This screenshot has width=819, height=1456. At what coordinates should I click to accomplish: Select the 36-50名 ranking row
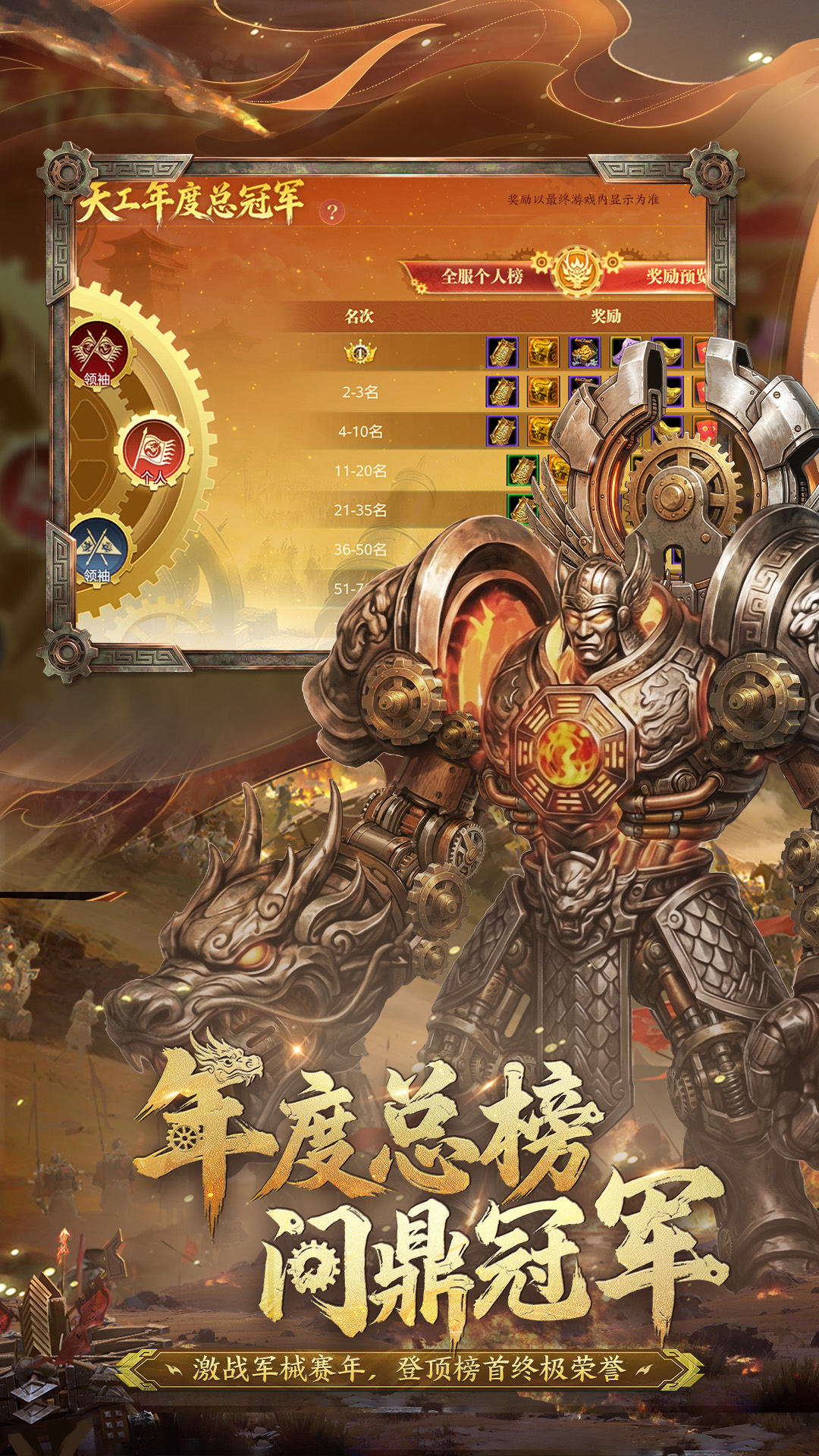(360, 549)
